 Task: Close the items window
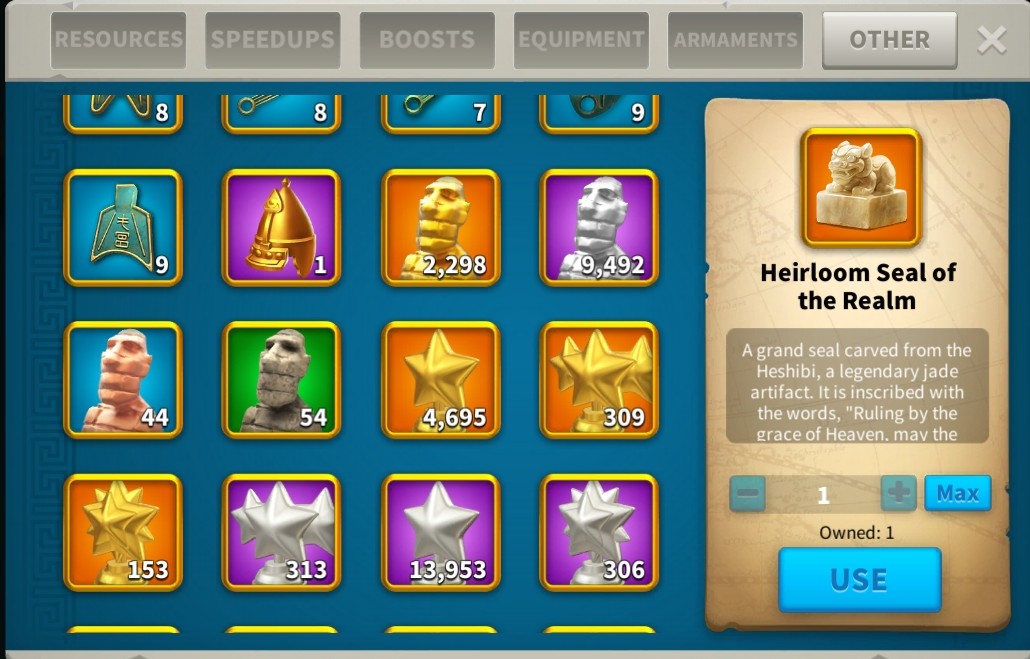click(x=991, y=40)
